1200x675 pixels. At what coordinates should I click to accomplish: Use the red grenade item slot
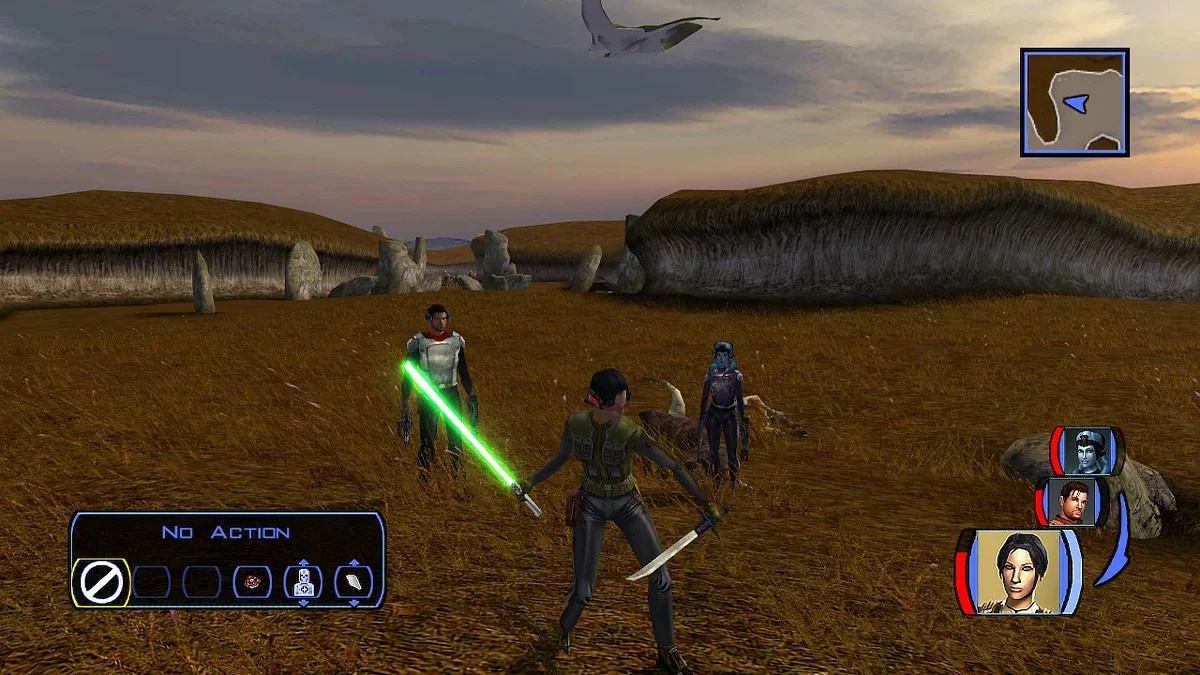pos(252,582)
